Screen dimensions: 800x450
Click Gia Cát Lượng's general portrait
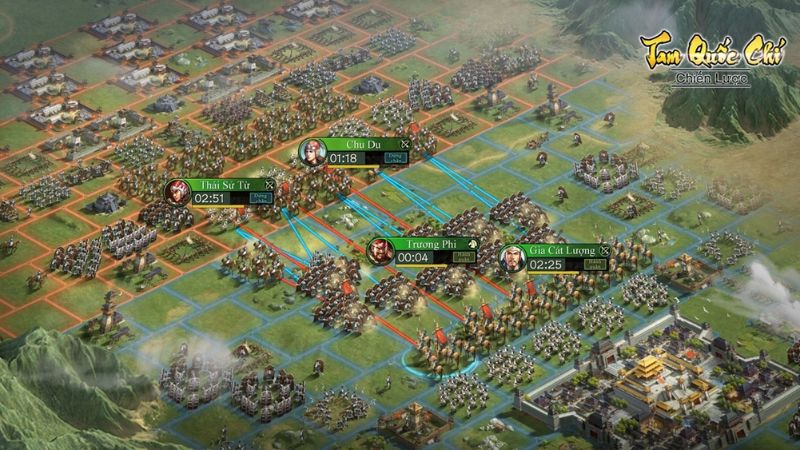pos(514,257)
